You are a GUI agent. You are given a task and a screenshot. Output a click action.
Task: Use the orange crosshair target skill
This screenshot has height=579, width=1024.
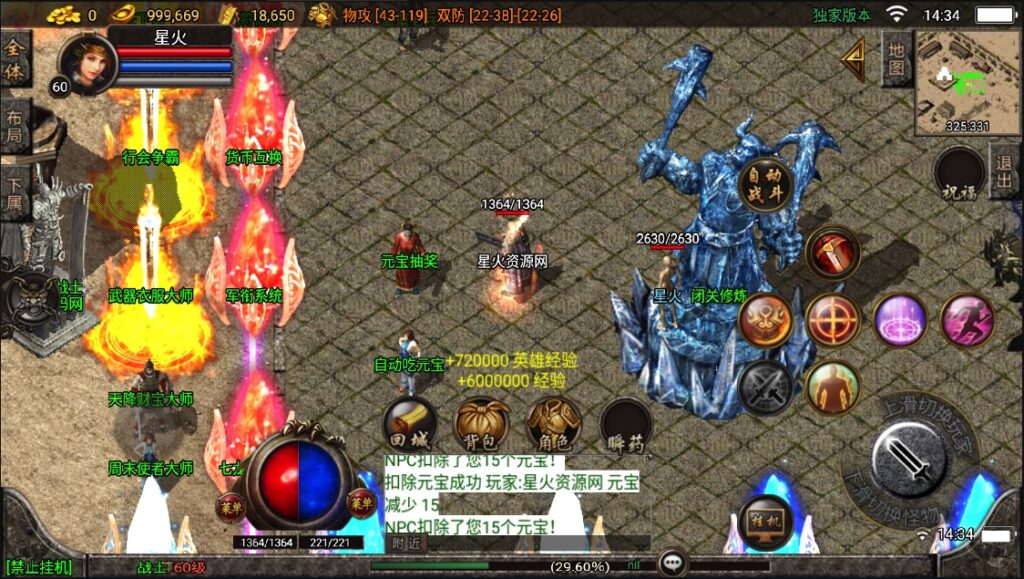832,320
